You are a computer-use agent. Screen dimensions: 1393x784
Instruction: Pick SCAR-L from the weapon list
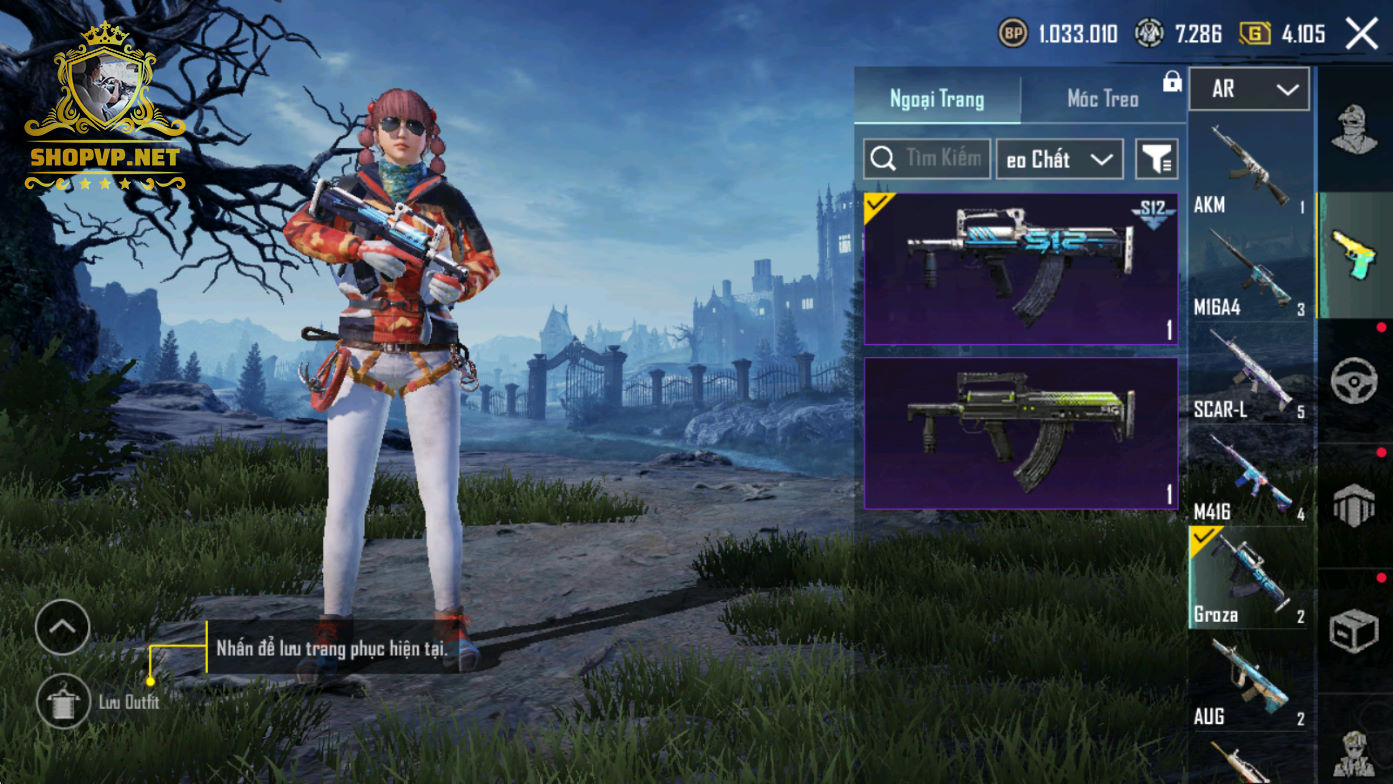pyautogui.click(x=1249, y=373)
